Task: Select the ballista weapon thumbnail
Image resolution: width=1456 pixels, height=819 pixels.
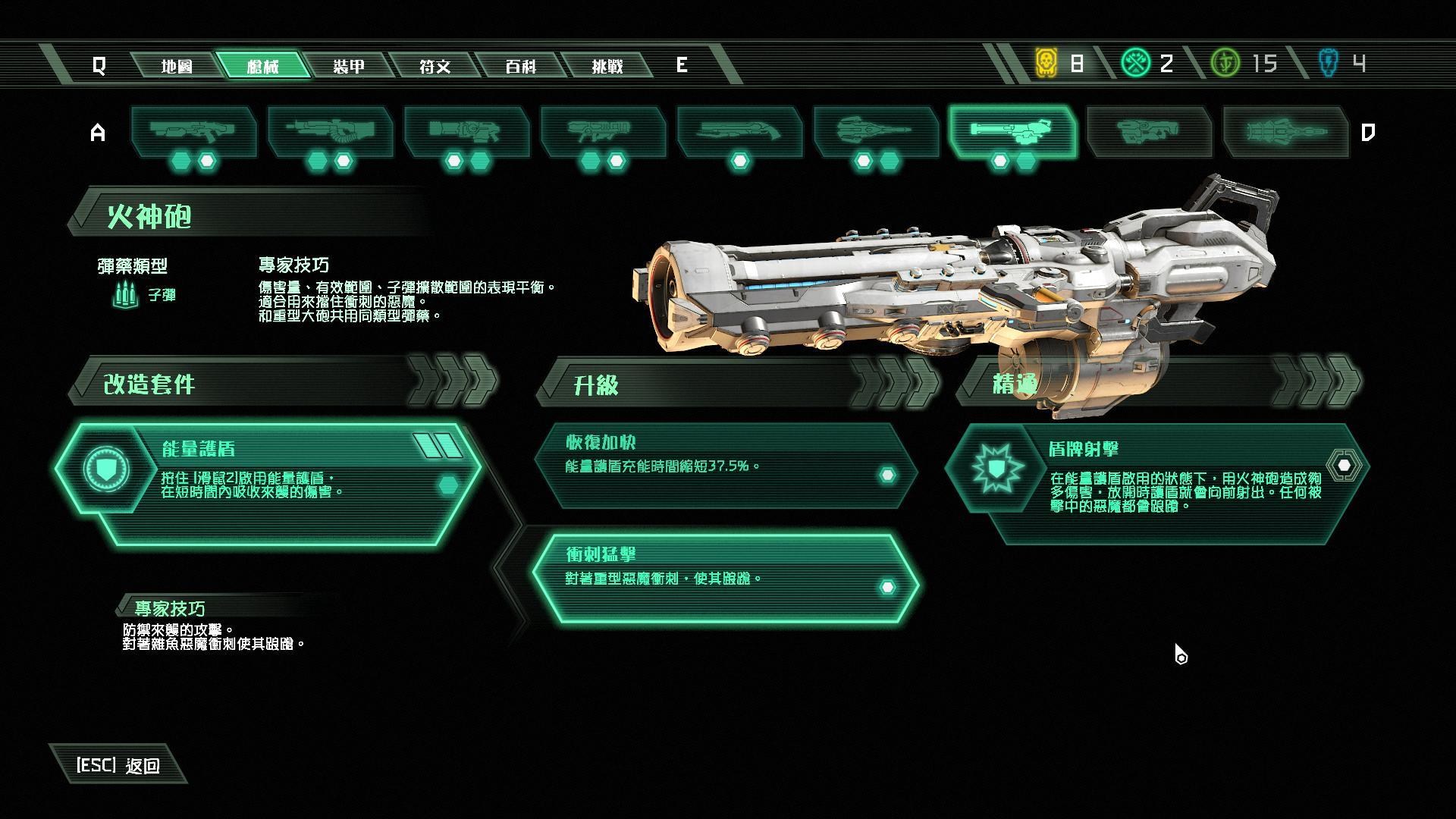Action: (x=876, y=132)
